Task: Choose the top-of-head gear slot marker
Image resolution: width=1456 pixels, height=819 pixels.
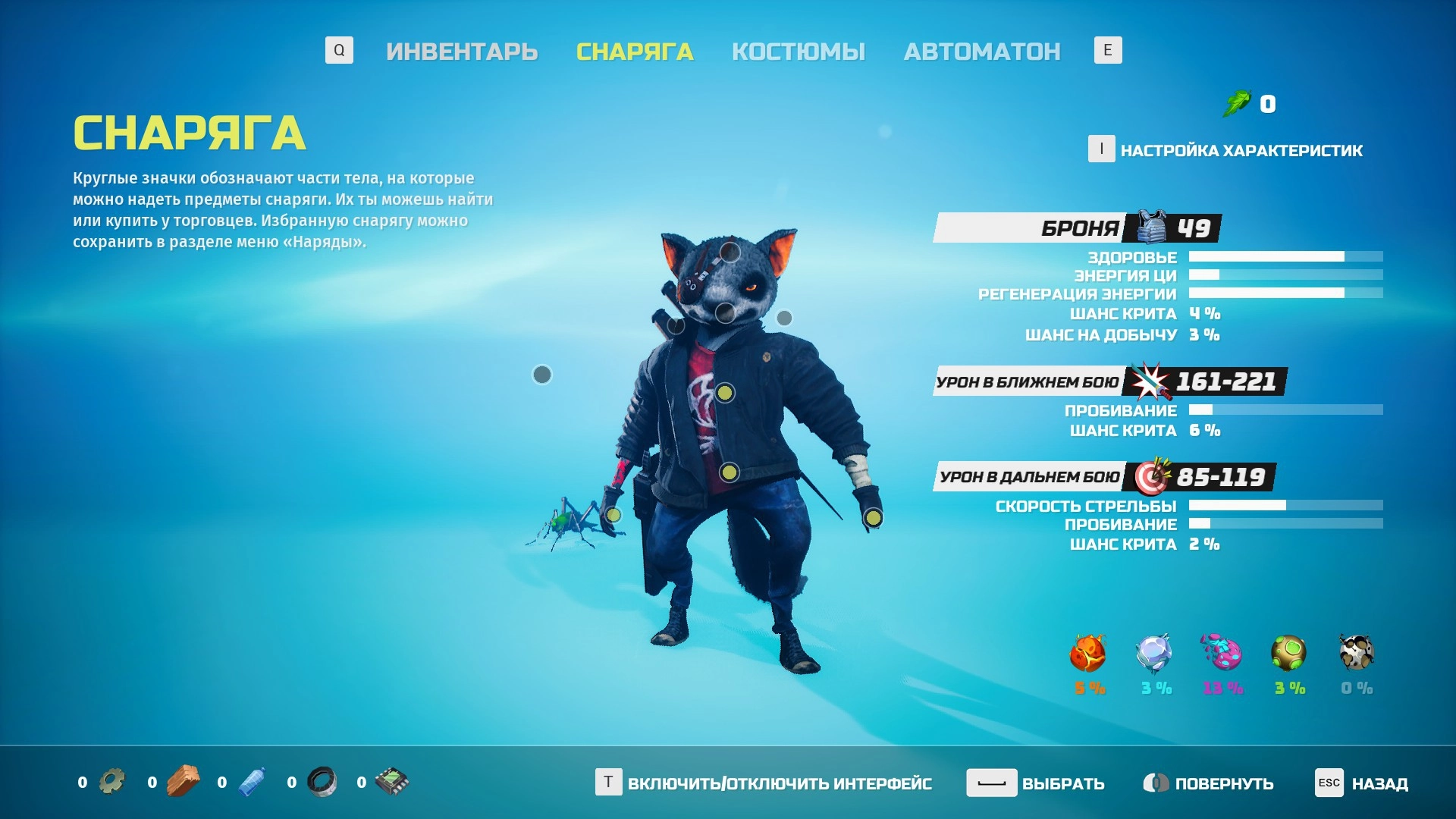Action: click(x=730, y=252)
